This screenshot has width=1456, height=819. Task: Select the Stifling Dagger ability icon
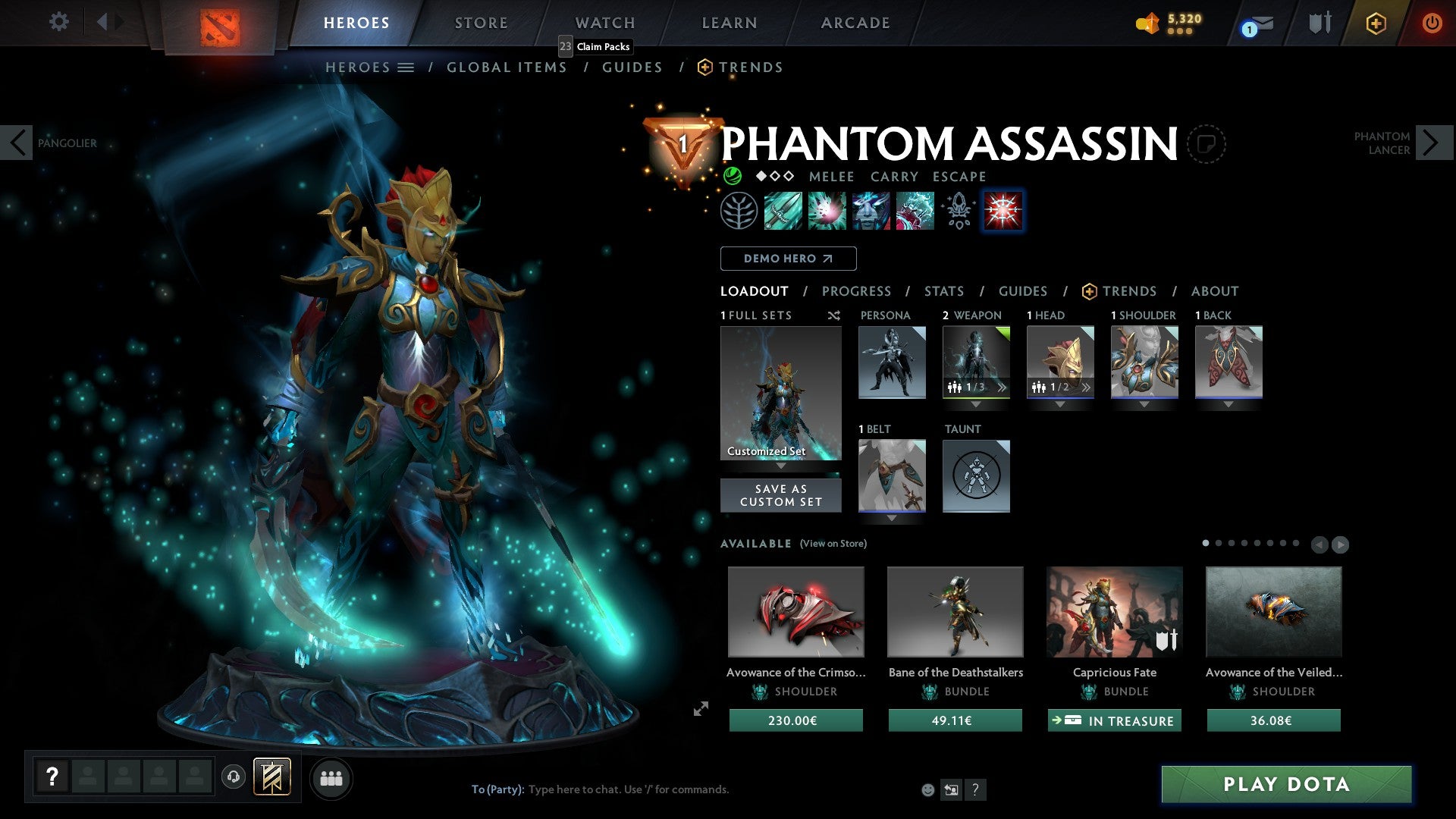tap(783, 211)
